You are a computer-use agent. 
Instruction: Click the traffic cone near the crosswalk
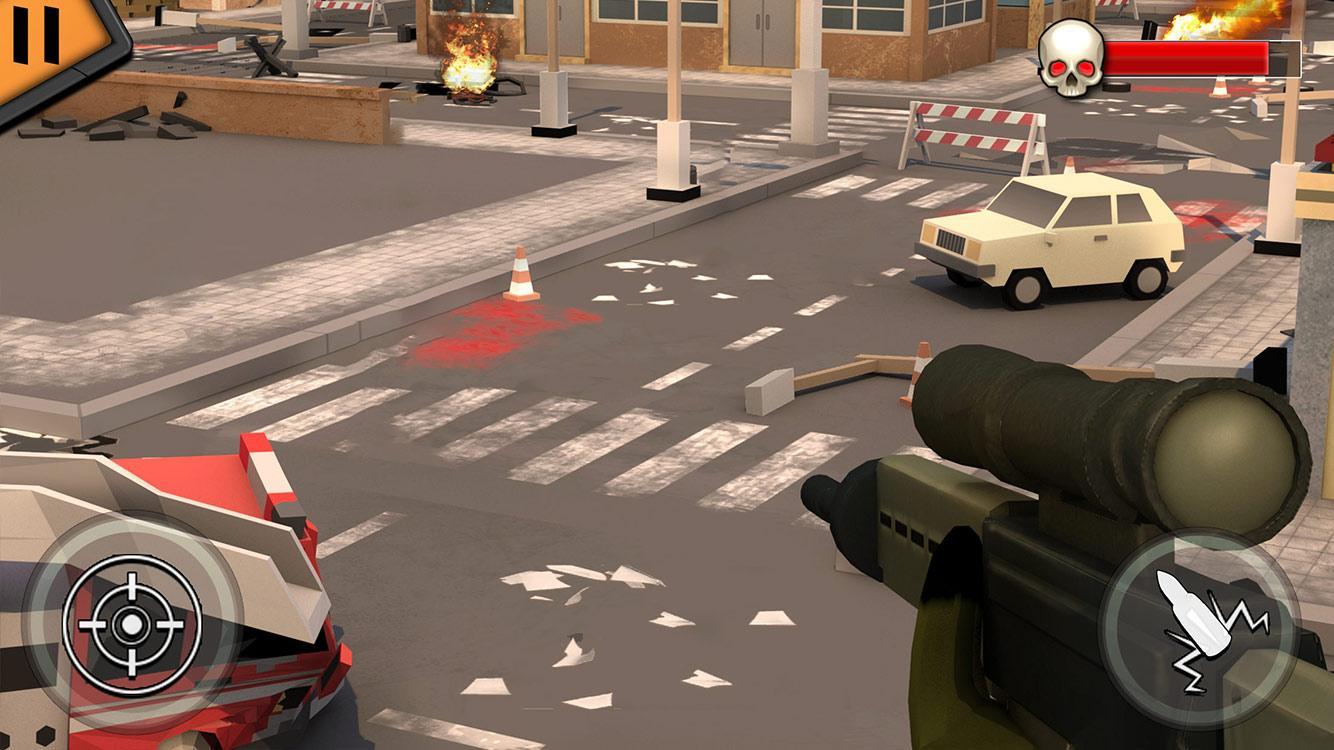click(x=521, y=275)
